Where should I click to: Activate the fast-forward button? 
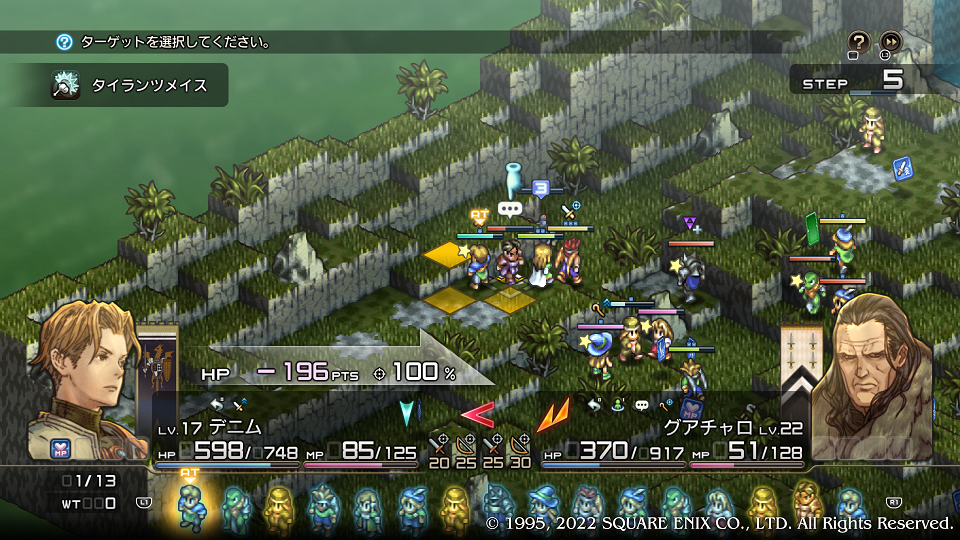tap(890, 42)
